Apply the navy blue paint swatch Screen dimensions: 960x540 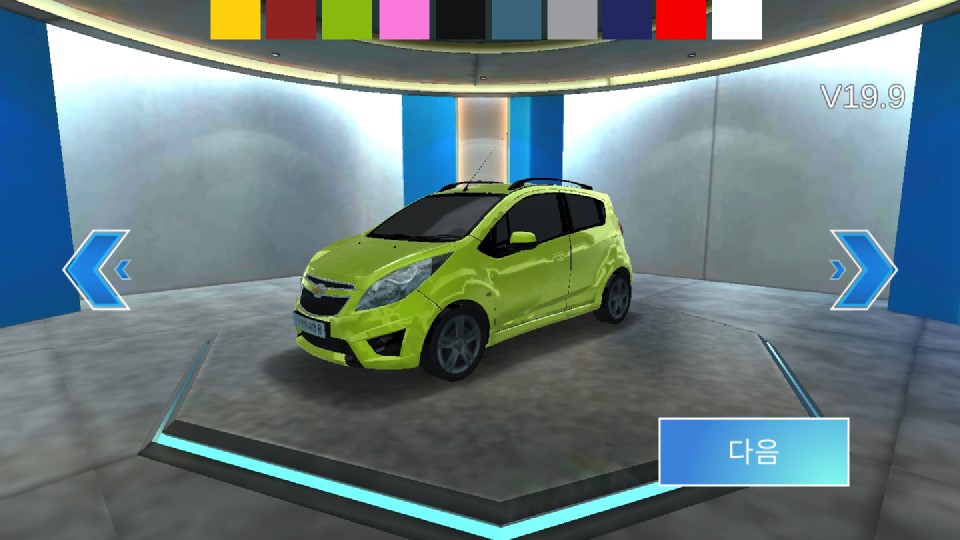click(x=629, y=20)
